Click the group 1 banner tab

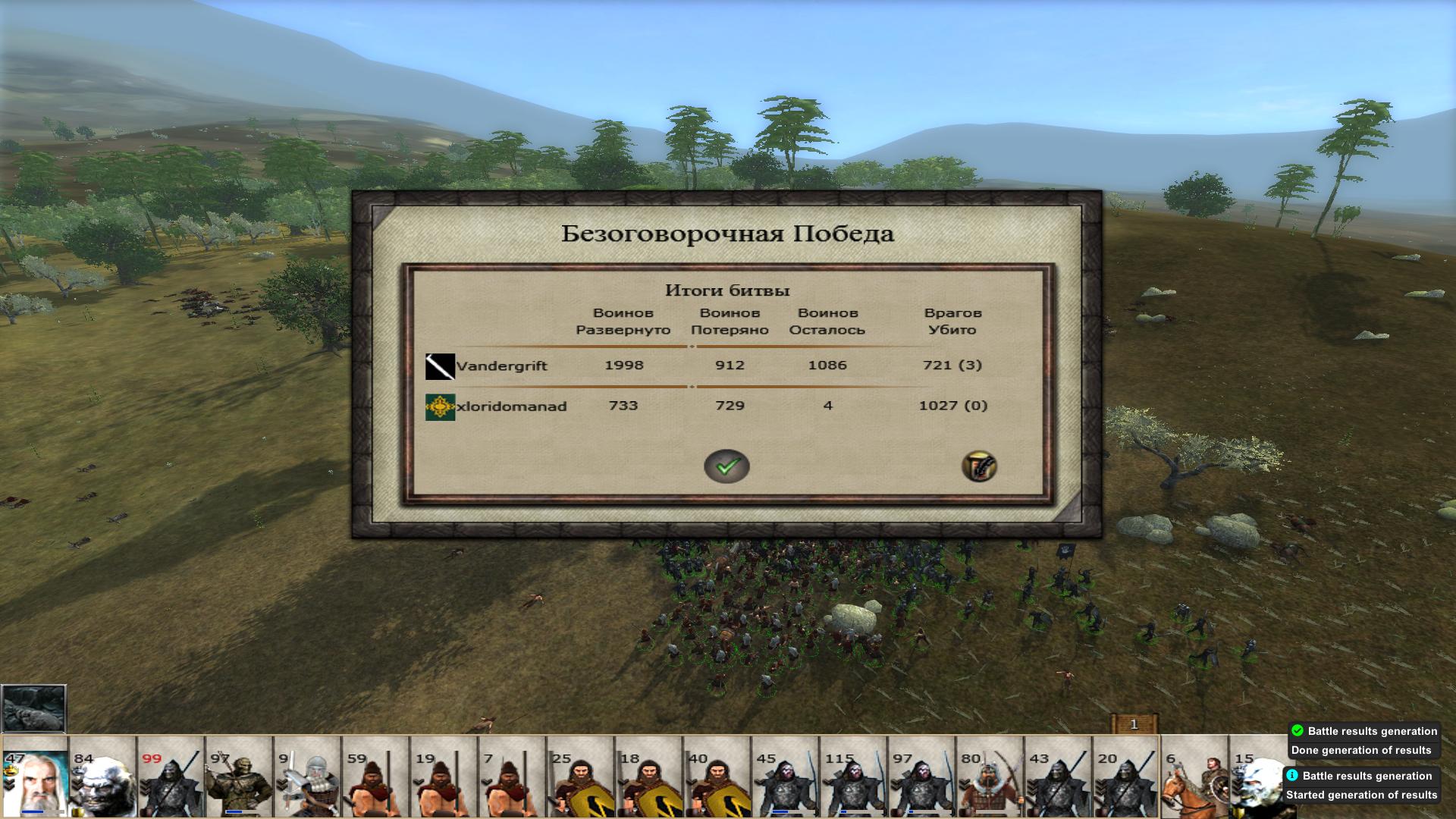[1134, 724]
